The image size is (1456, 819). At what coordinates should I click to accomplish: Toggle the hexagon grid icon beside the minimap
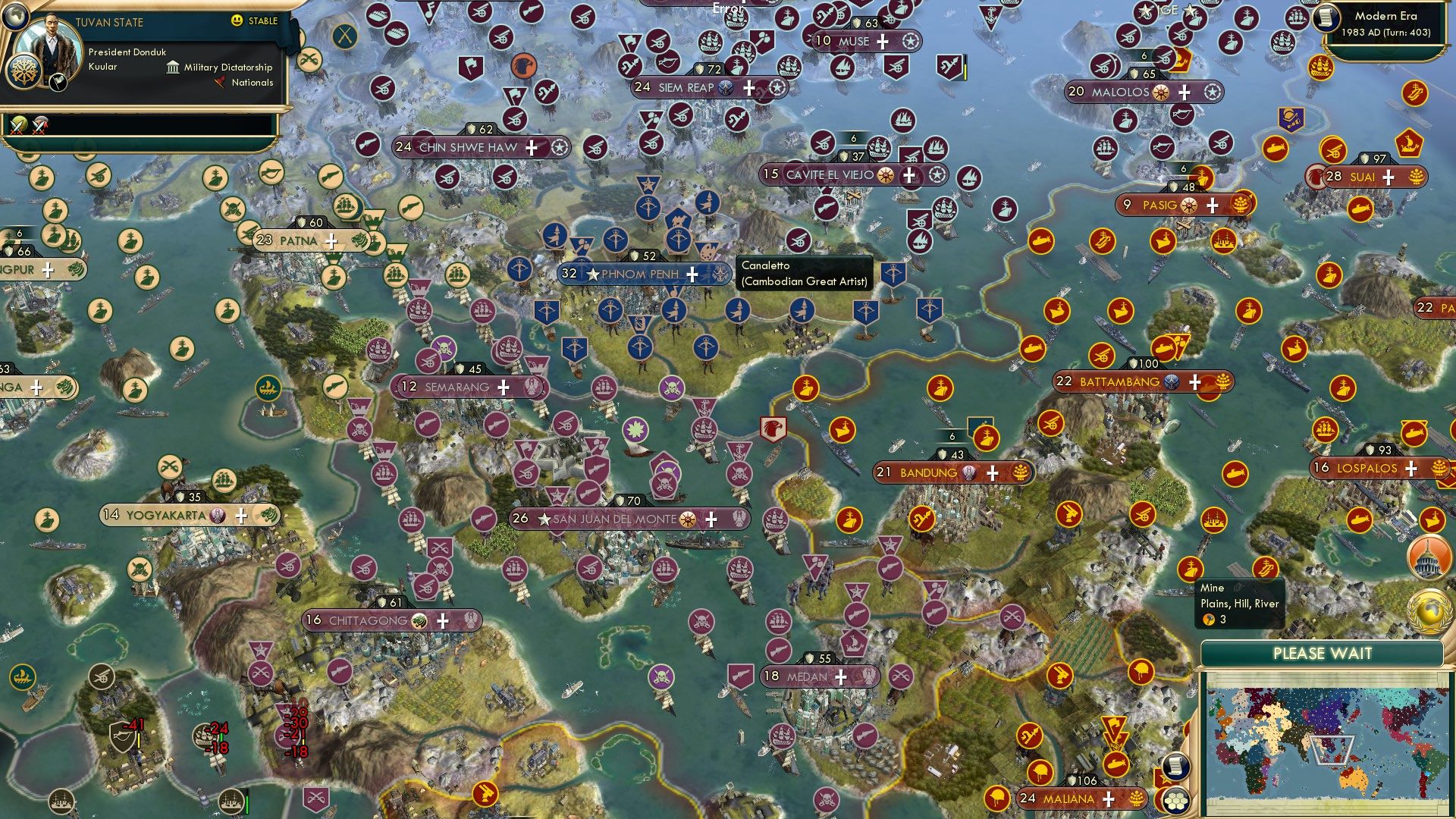[x=1175, y=801]
